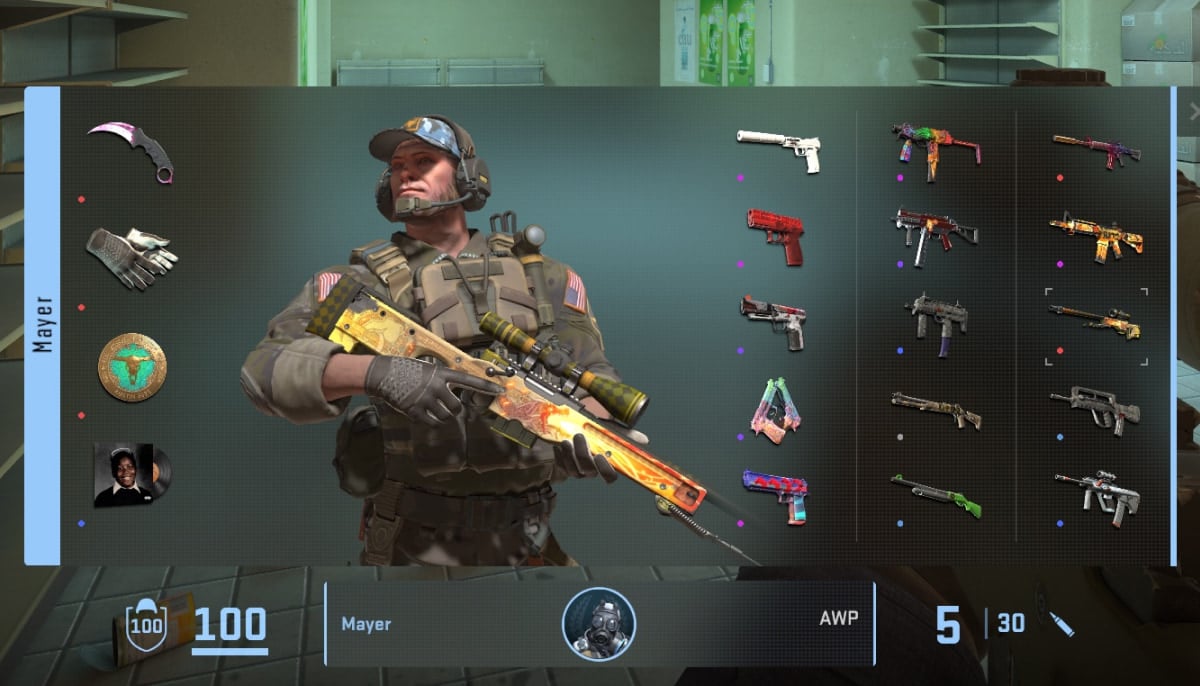Select the highlighted AWP sniper rifle
The image size is (1200, 686).
tap(1096, 322)
